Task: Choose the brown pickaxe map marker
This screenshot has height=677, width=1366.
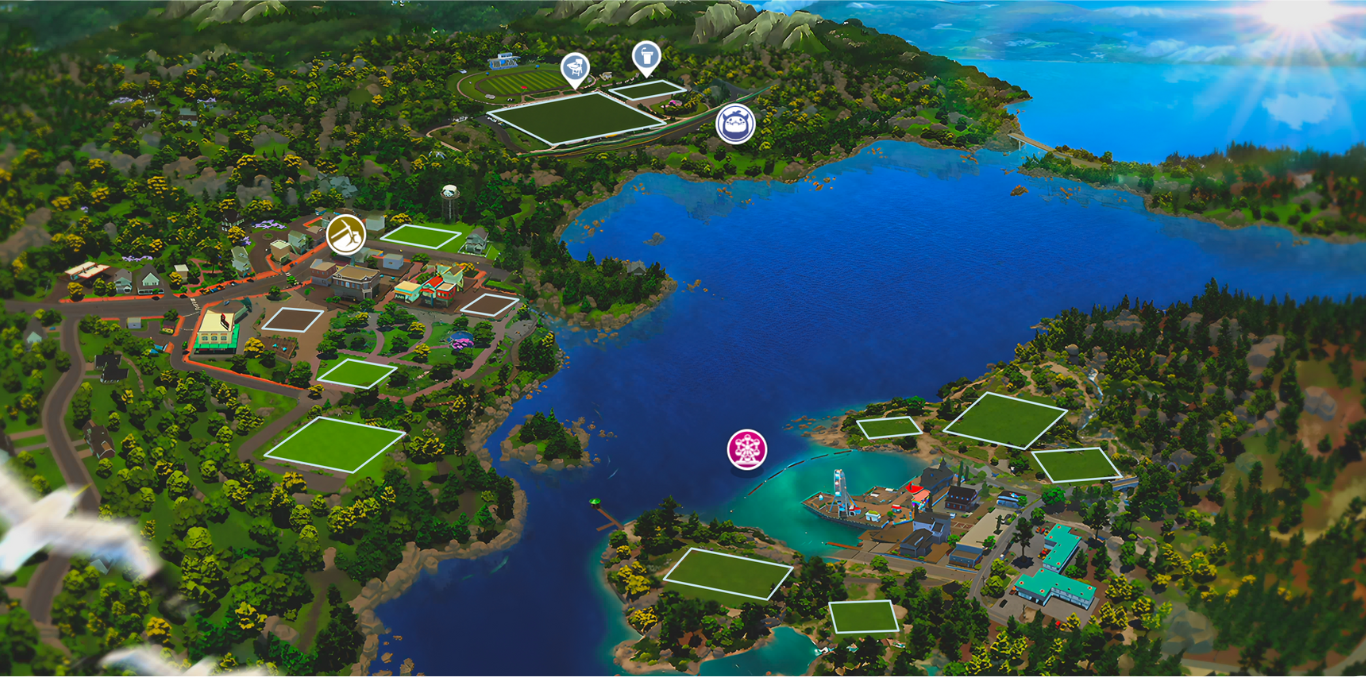Action: coord(345,234)
